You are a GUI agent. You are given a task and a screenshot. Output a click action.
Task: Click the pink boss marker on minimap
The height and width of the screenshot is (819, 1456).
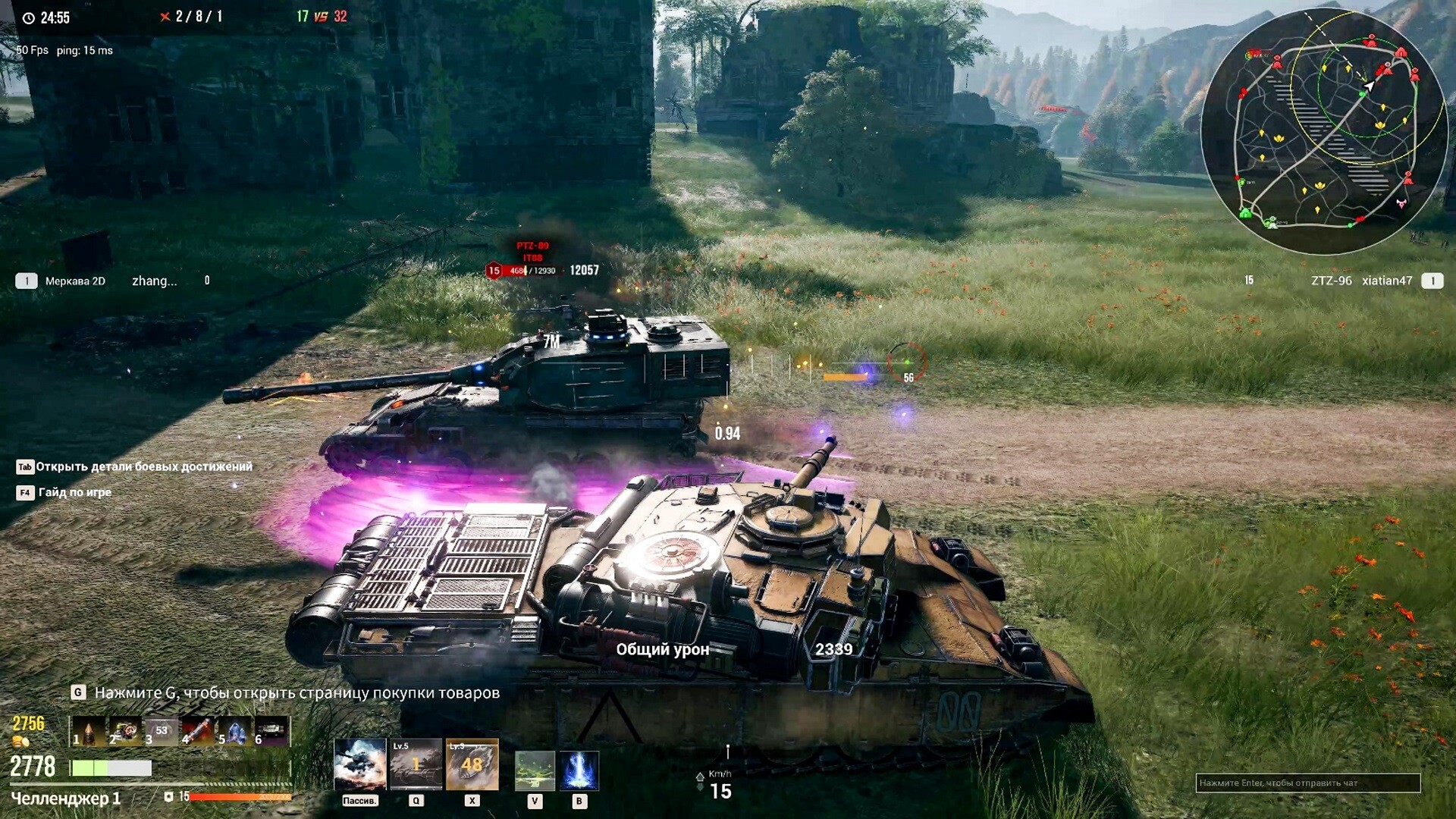(1401, 202)
